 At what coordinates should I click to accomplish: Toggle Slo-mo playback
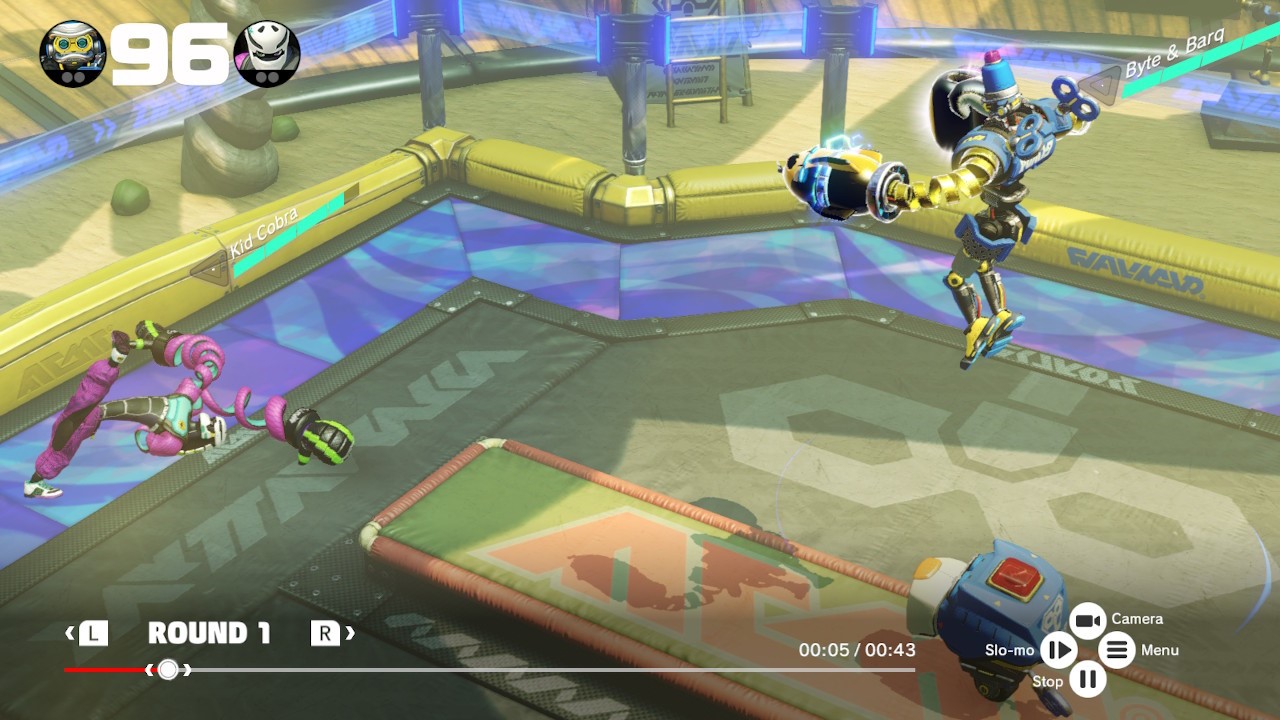1057,651
